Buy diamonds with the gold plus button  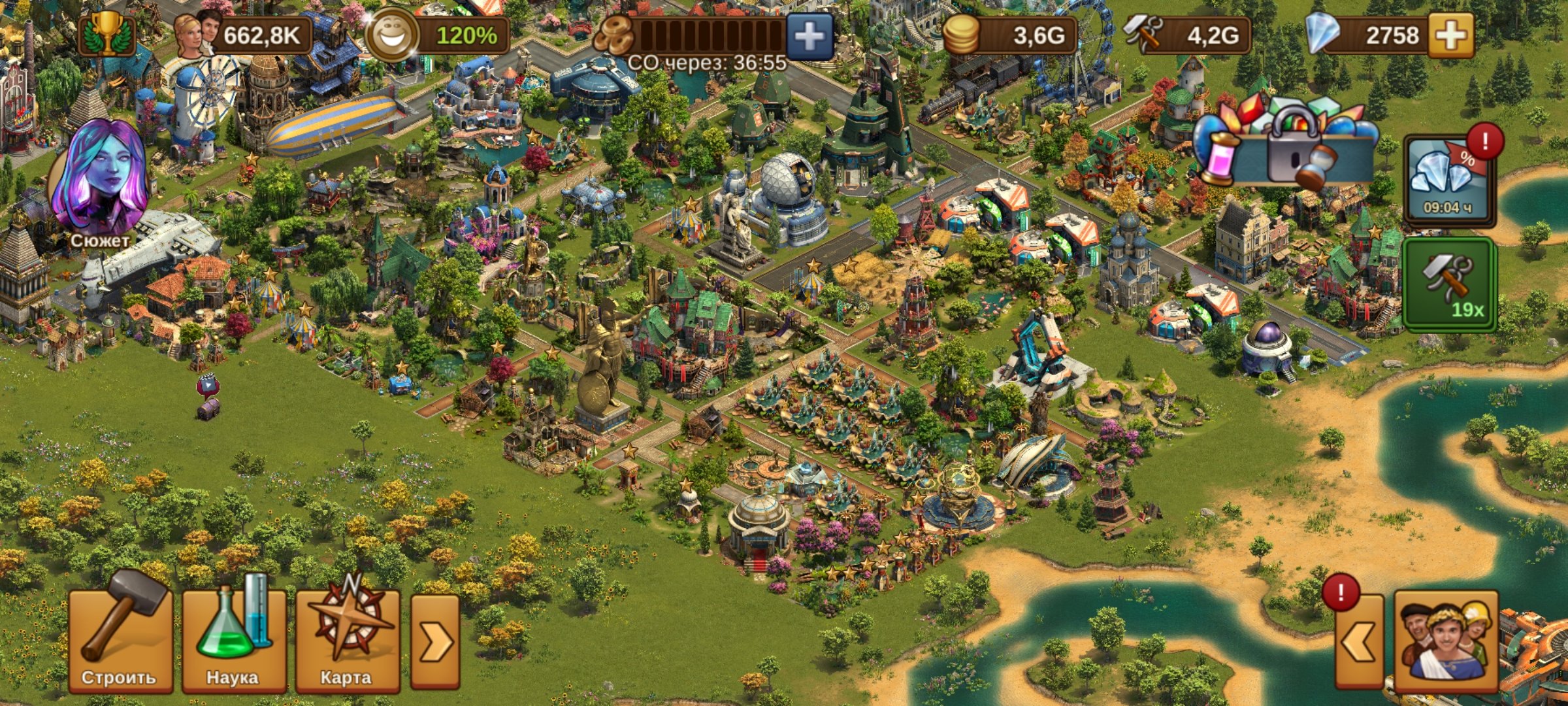pos(1450,35)
